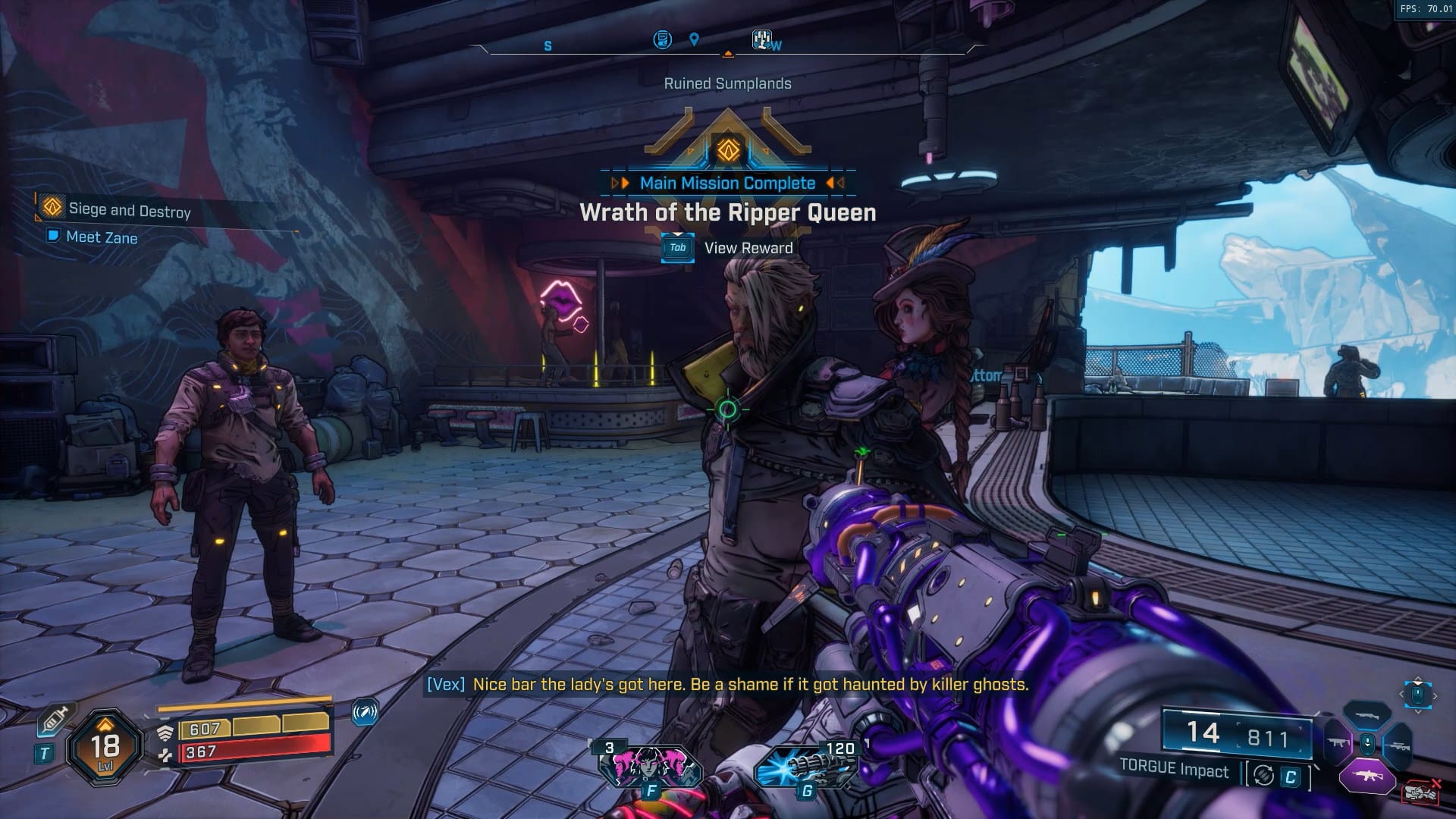
Task: Click the left chevron on the ordnance selector
Action: 1401,694
